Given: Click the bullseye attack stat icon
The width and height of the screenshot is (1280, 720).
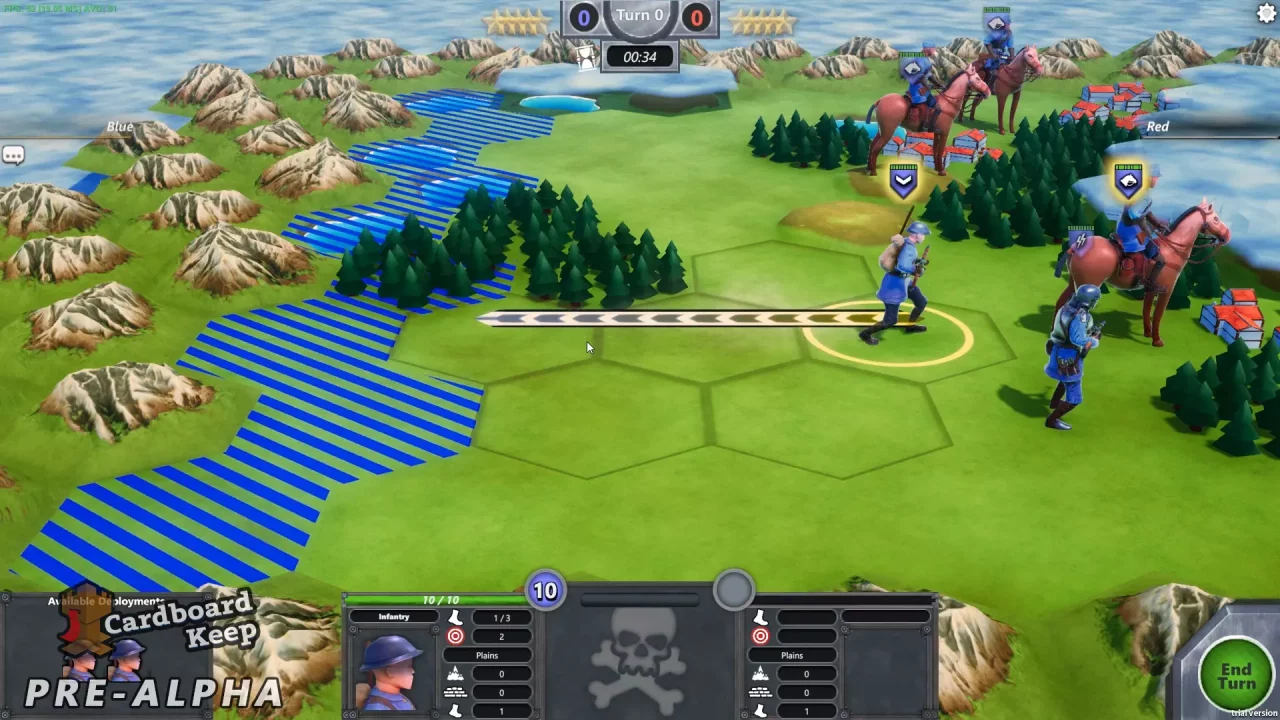Looking at the screenshot, I should 455,636.
